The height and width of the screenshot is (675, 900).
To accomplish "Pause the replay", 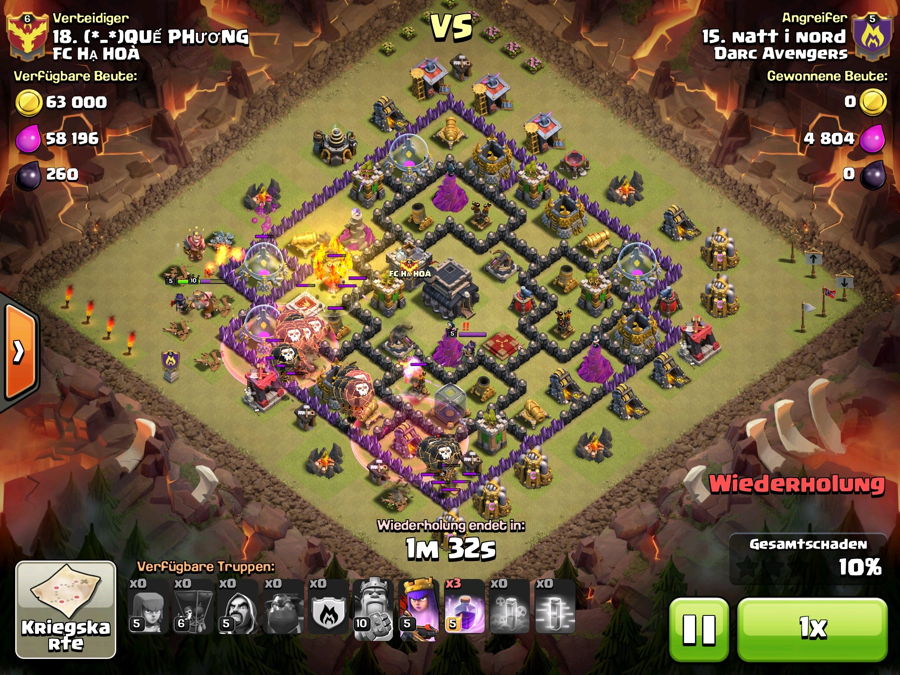I will click(x=698, y=629).
